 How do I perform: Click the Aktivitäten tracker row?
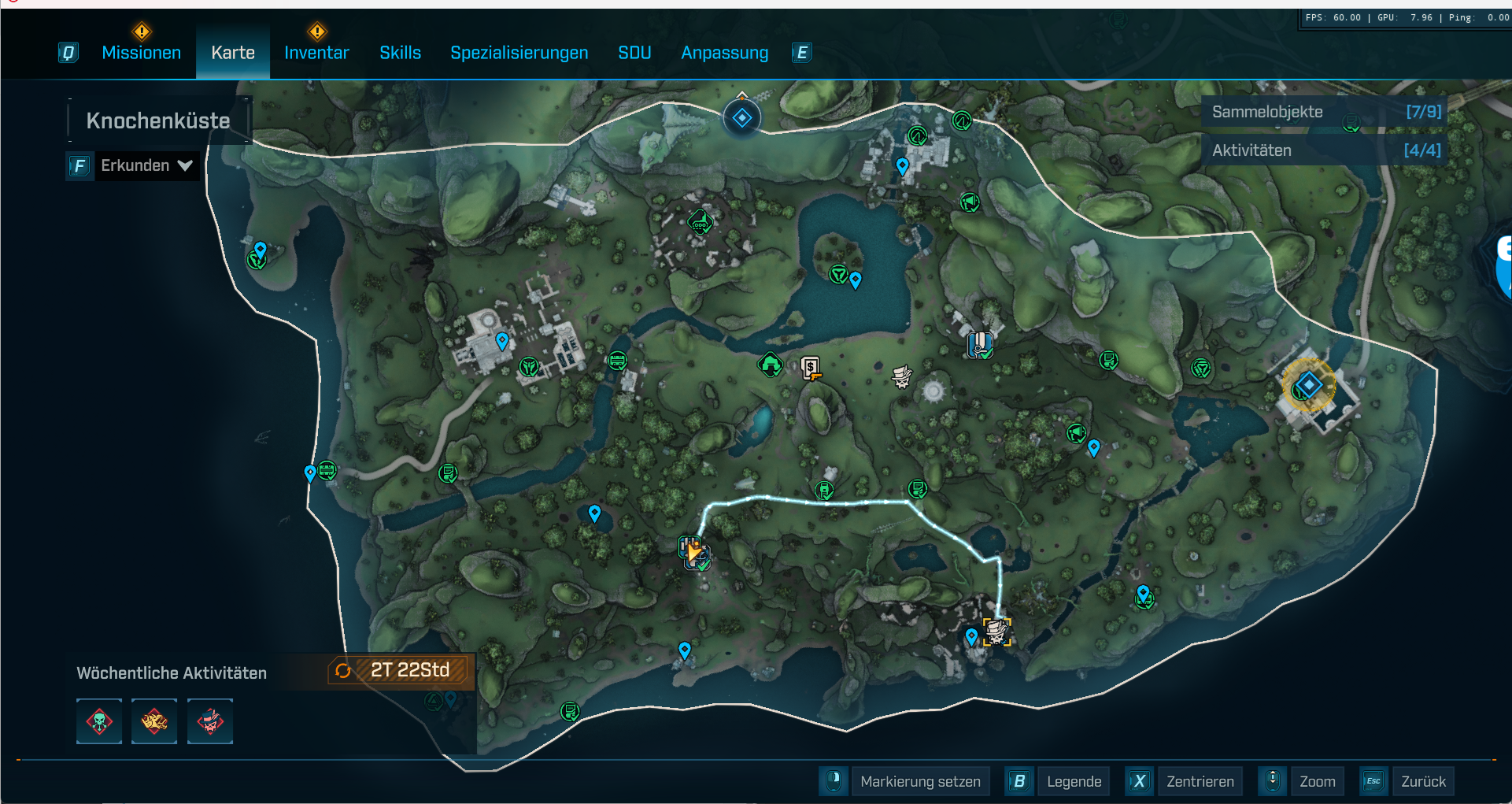tap(1325, 150)
